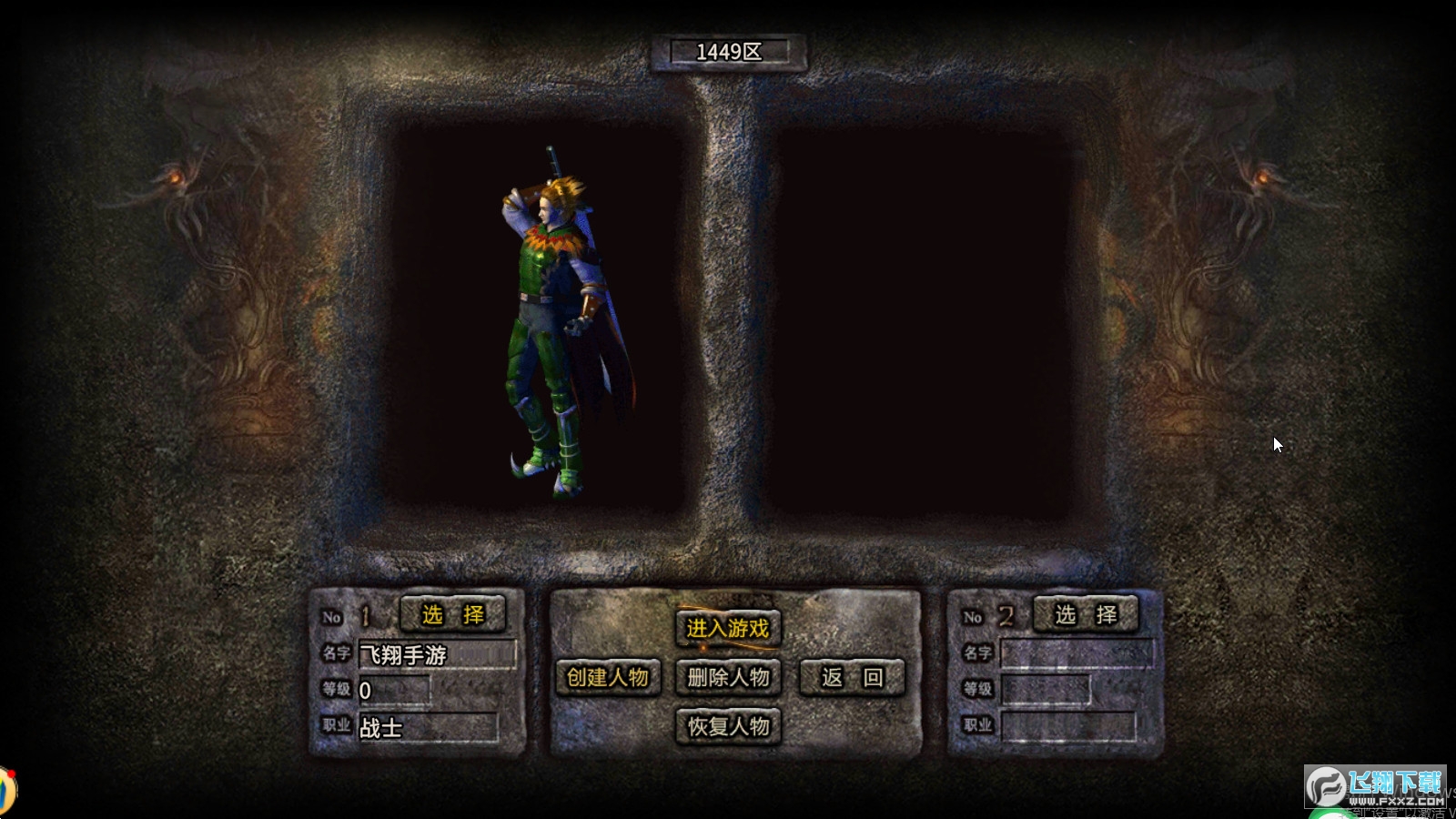Restore a character via 恢复人物
1456x819 pixels.
[728, 726]
